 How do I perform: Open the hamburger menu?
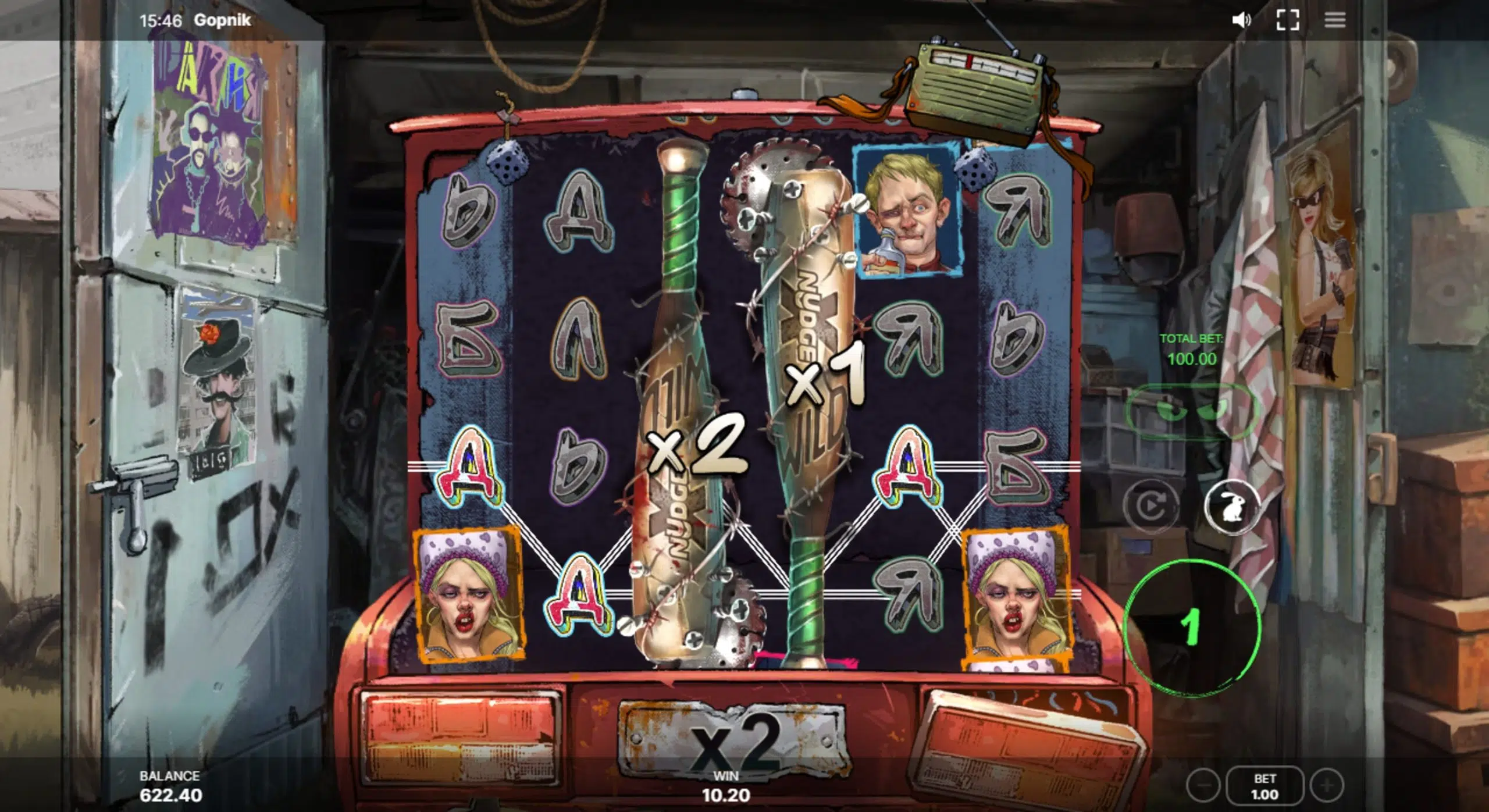point(1334,20)
